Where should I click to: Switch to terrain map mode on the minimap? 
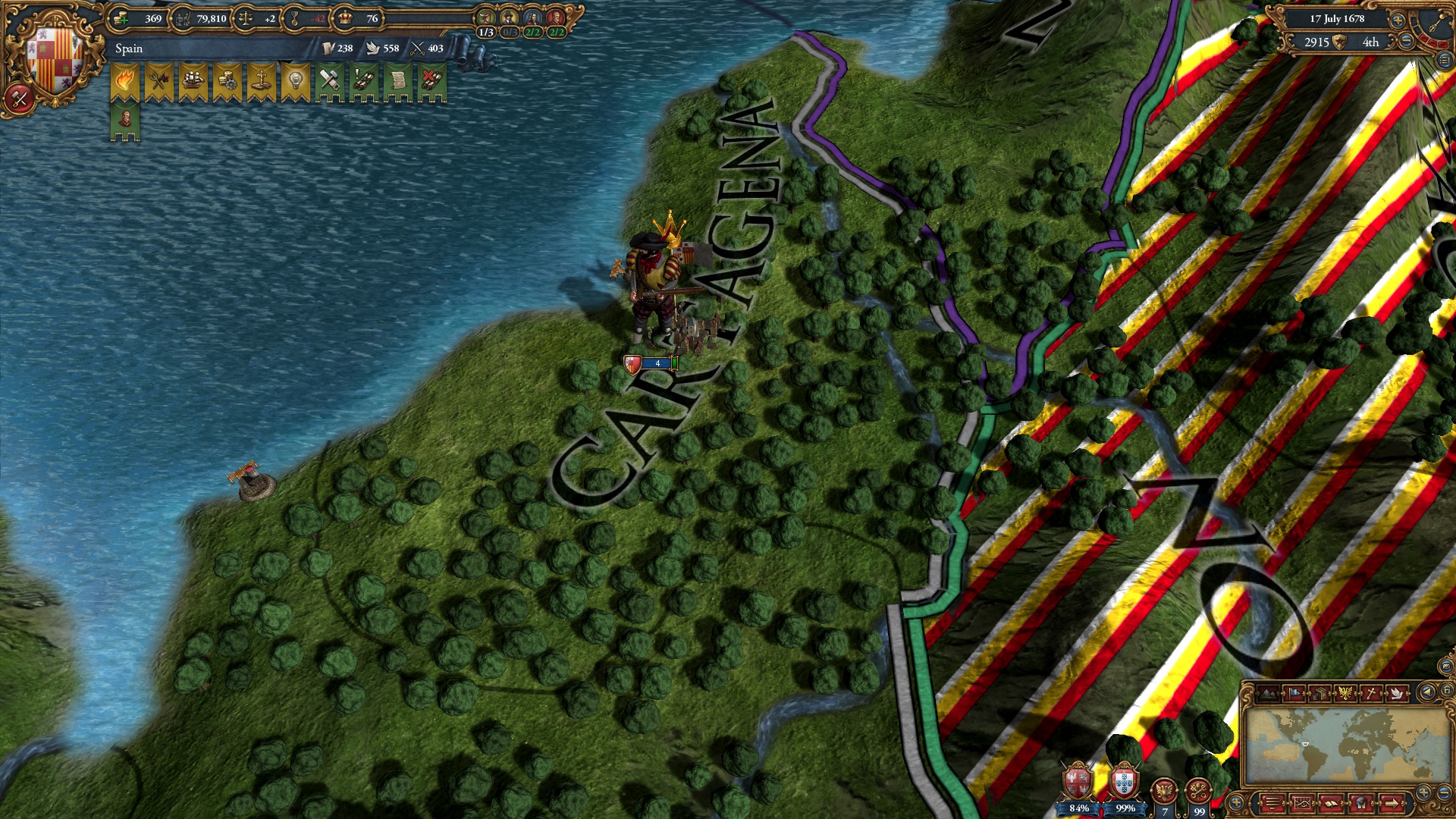(1266, 693)
